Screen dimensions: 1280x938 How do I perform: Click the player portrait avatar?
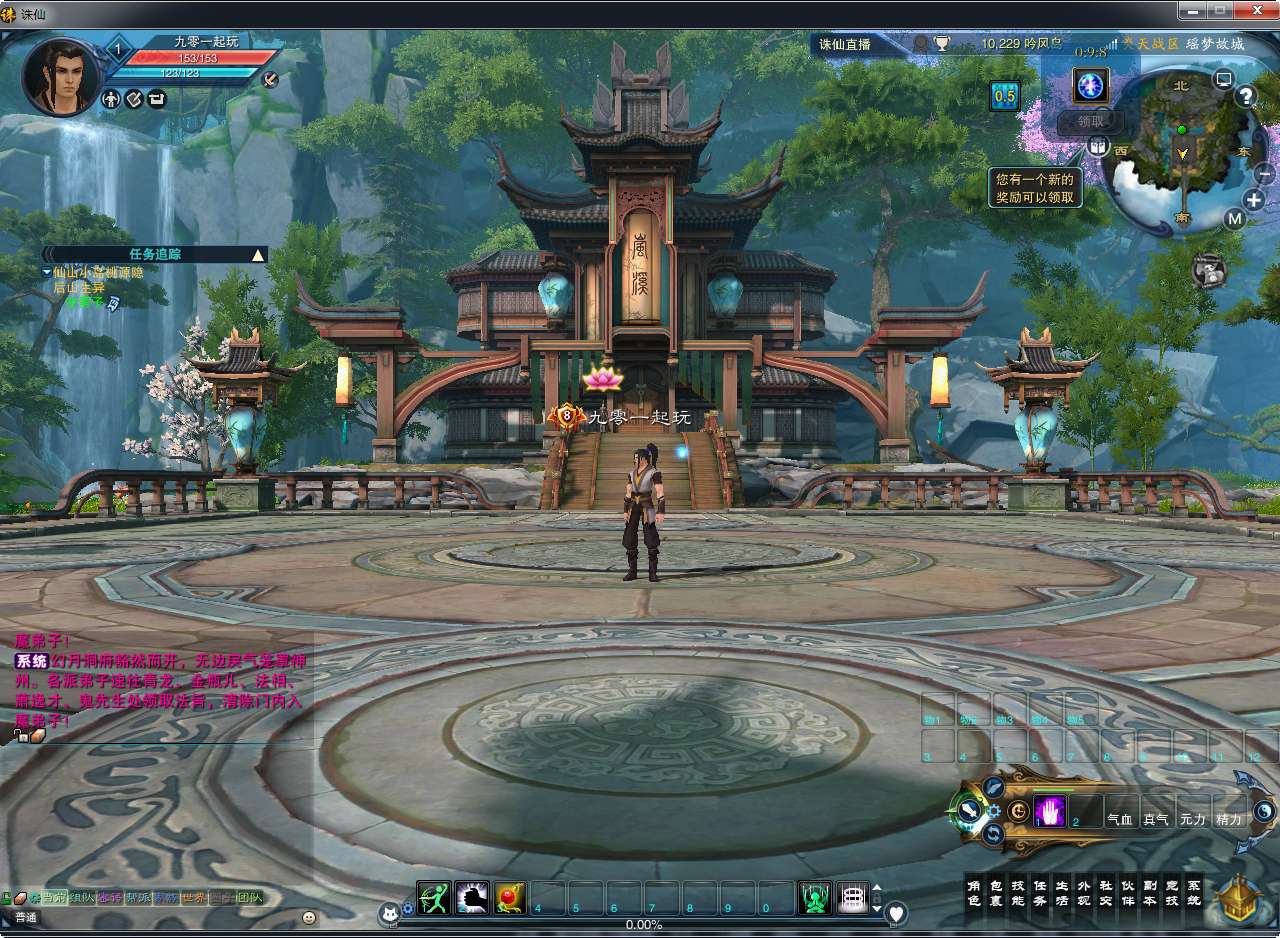pos(61,77)
